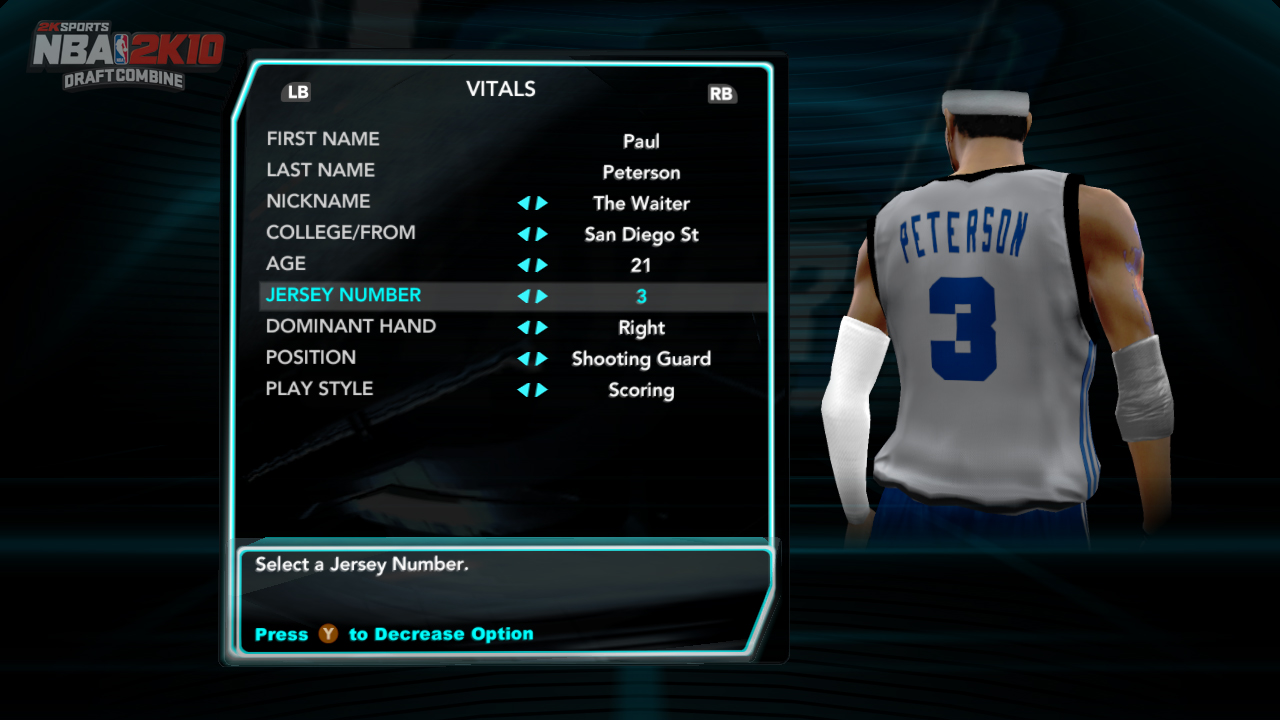The image size is (1280, 720).
Task: Cycle Position backward with left arrow
Action: point(523,359)
